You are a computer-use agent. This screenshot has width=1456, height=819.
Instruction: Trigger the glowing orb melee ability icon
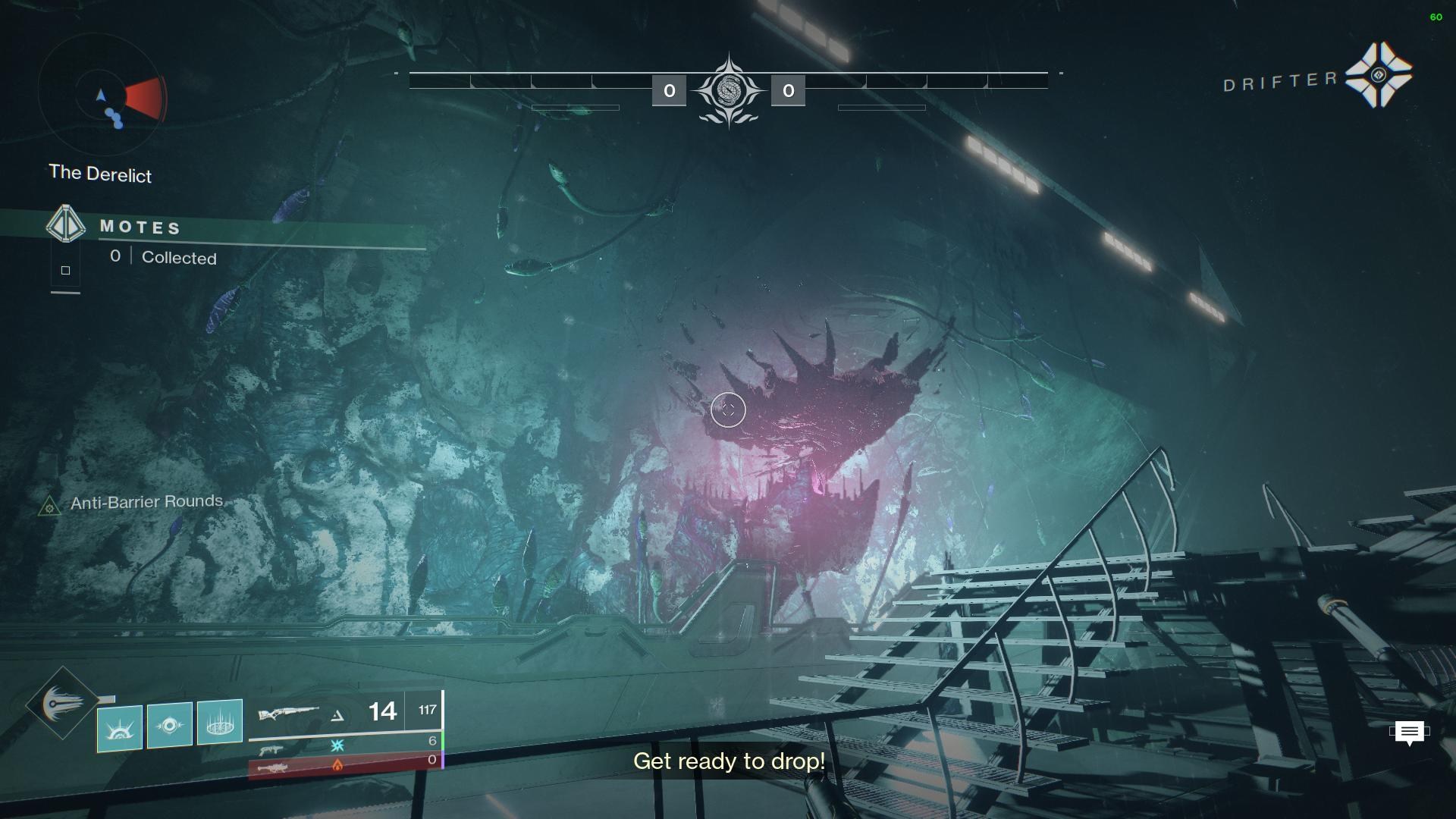(x=169, y=725)
